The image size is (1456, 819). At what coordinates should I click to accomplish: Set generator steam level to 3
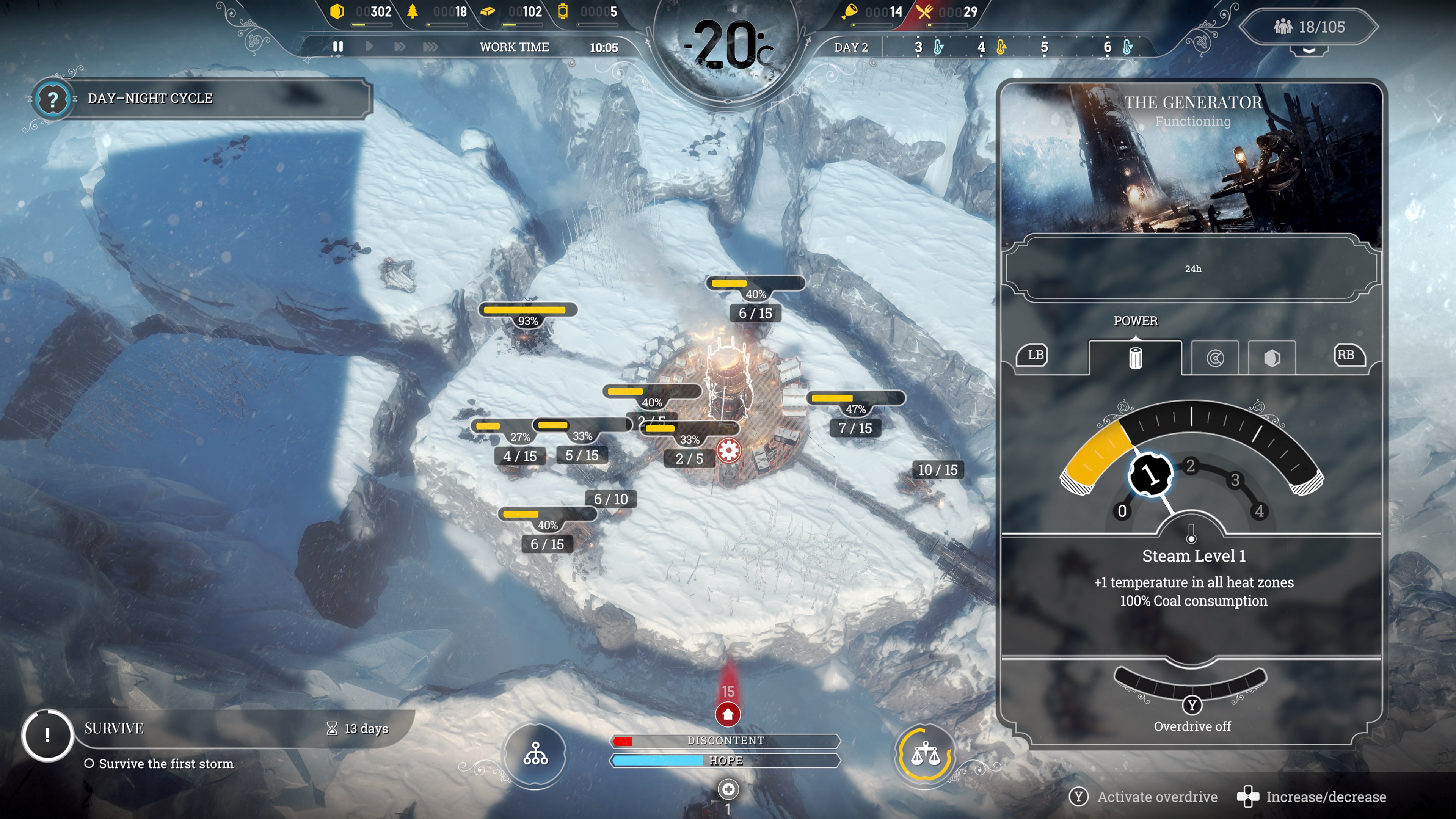(1235, 480)
